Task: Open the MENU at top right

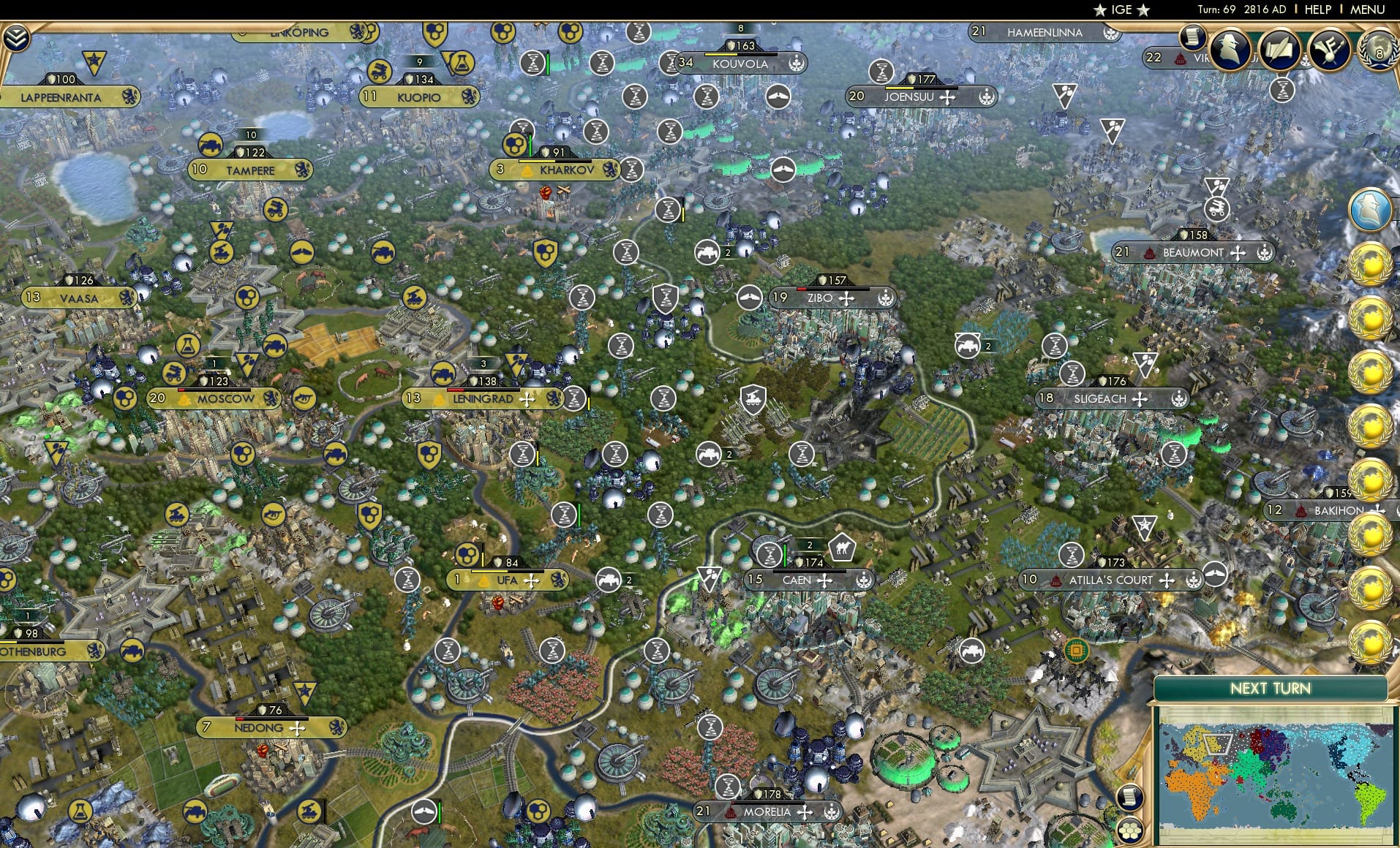Action: 1366,10
